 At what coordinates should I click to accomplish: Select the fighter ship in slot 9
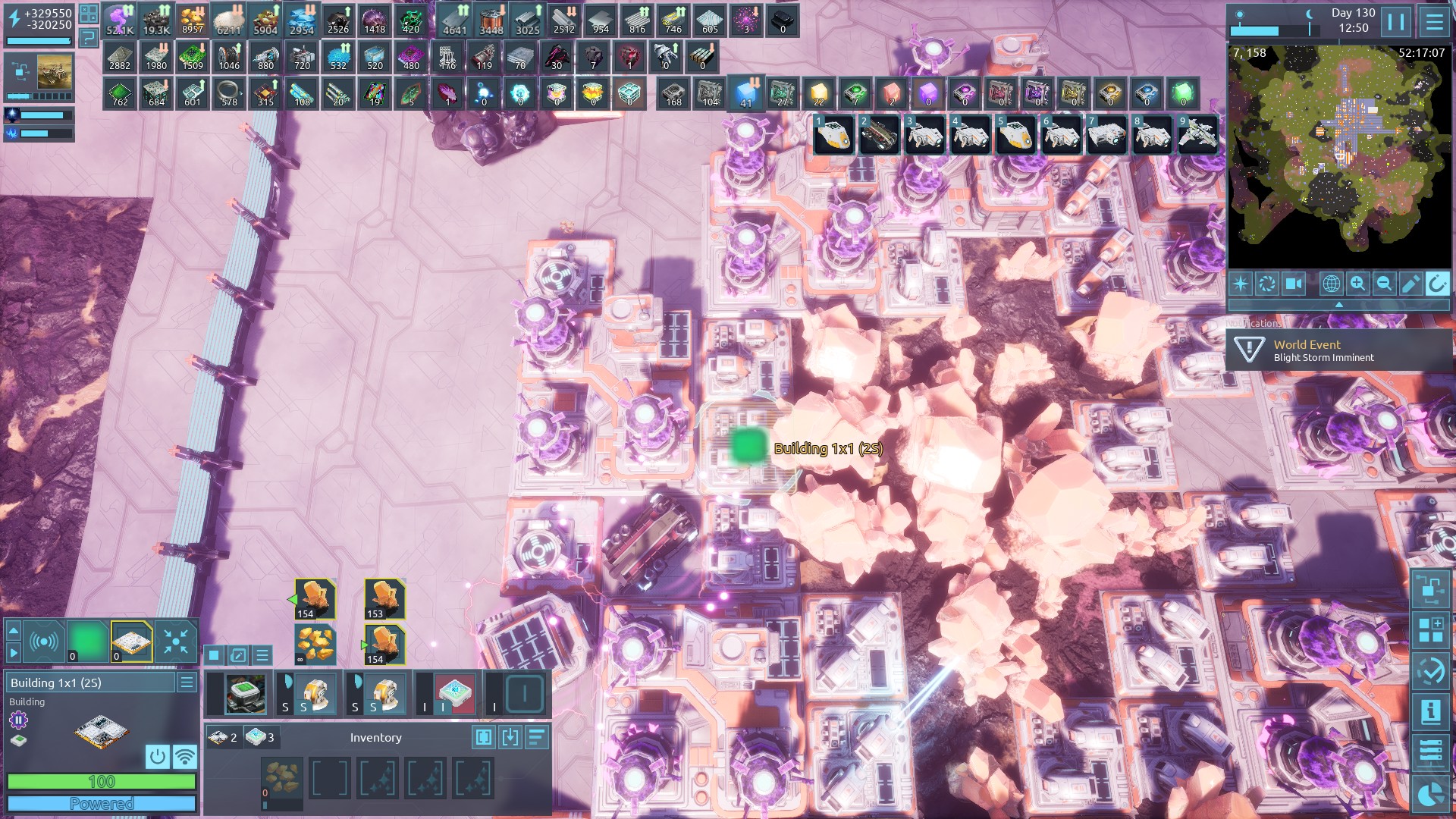click(1197, 135)
